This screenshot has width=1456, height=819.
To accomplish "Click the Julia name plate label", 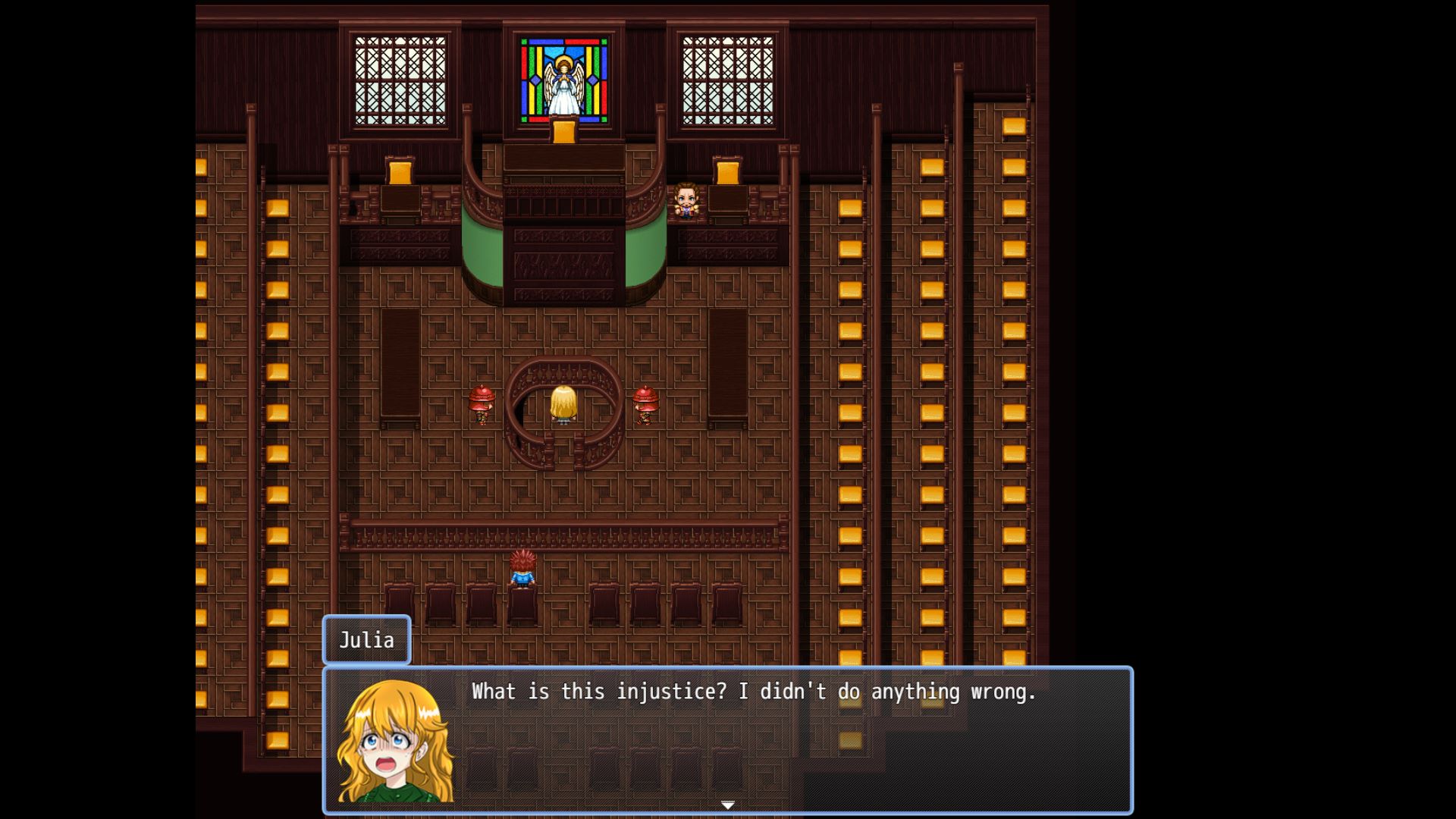I will (x=366, y=641).
